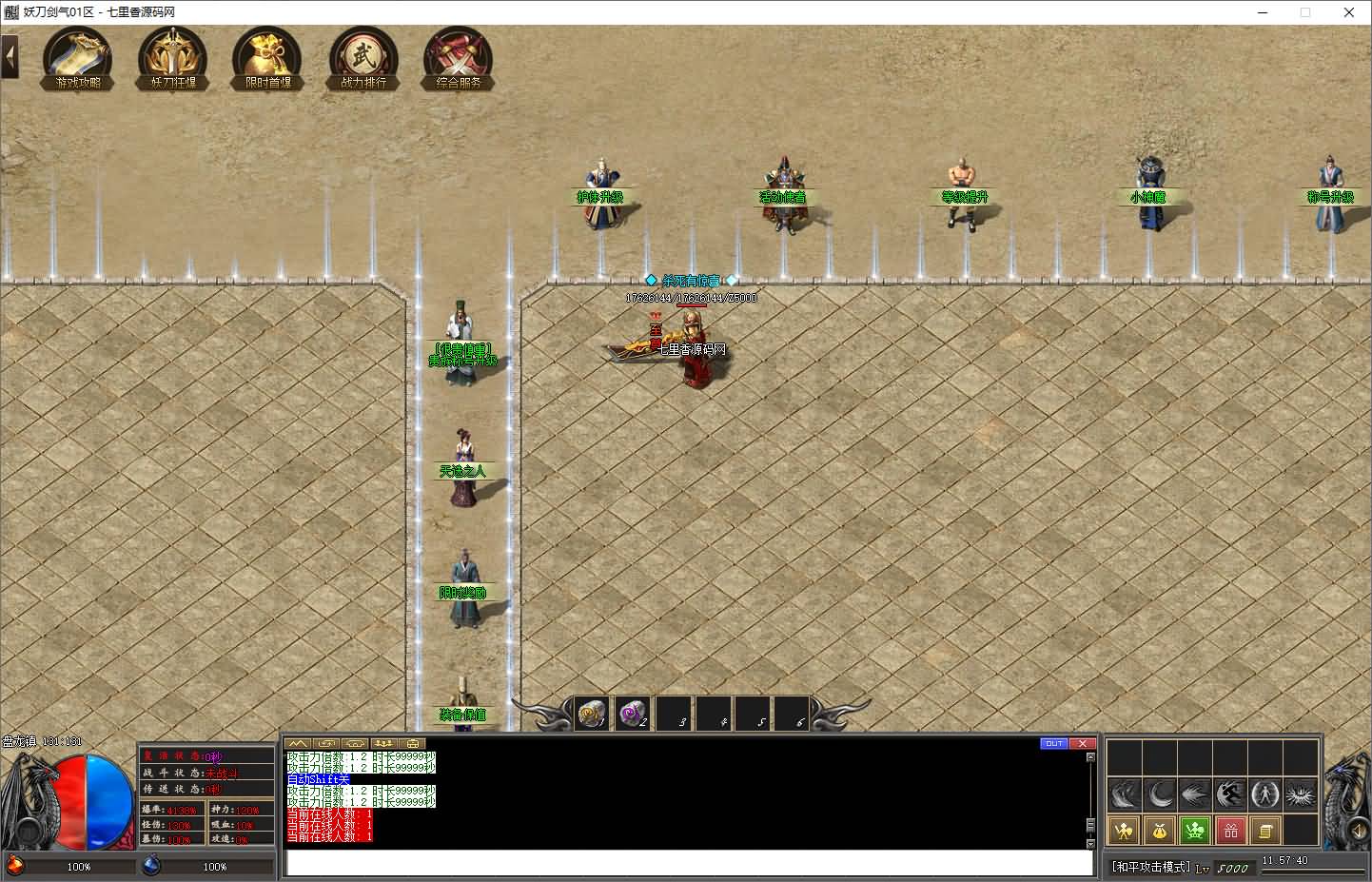Activate the crescent moon slash skill
This screenshot has height=882, width=1372.
1159,794
